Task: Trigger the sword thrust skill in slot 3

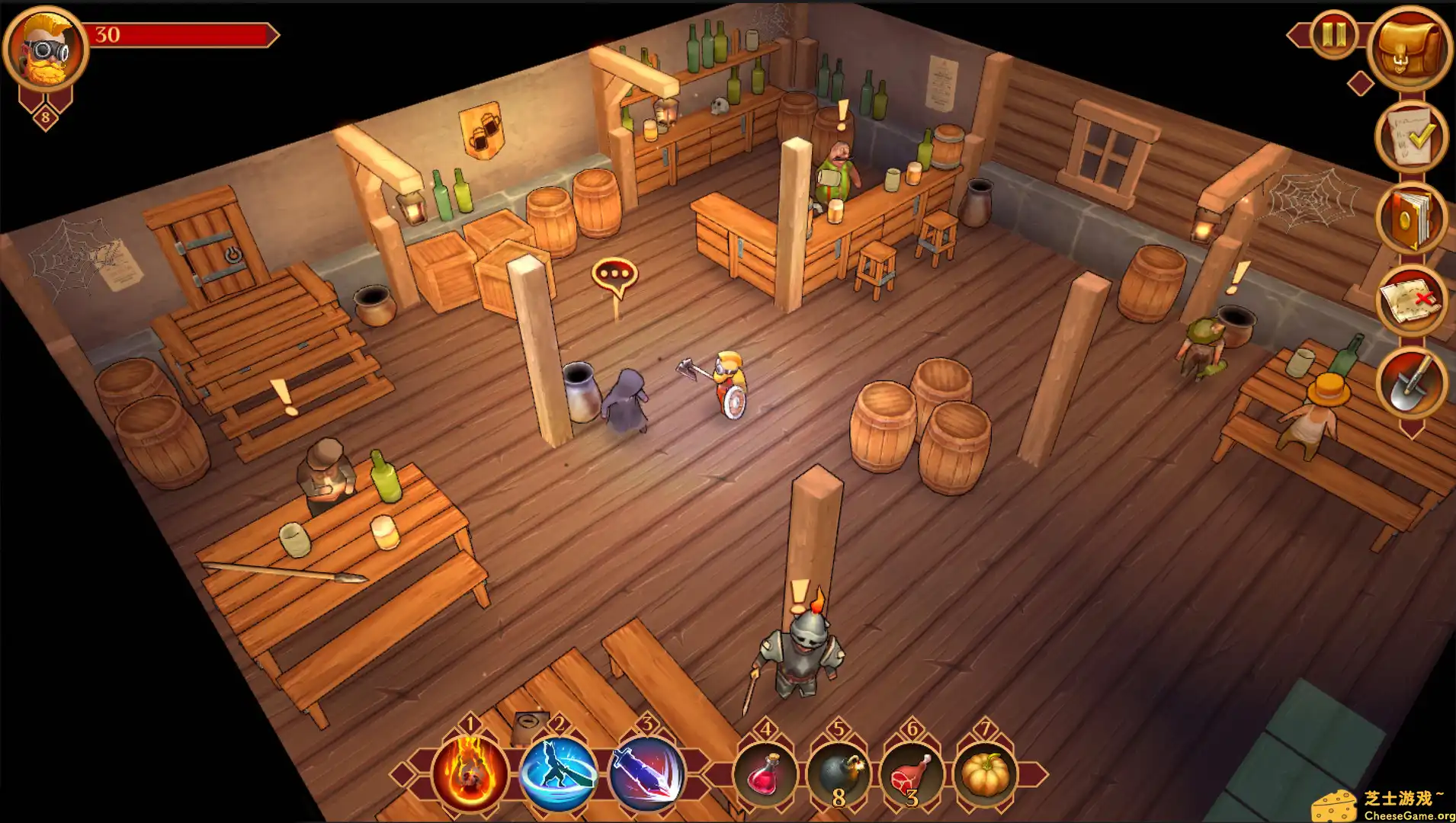Action: 646,773
